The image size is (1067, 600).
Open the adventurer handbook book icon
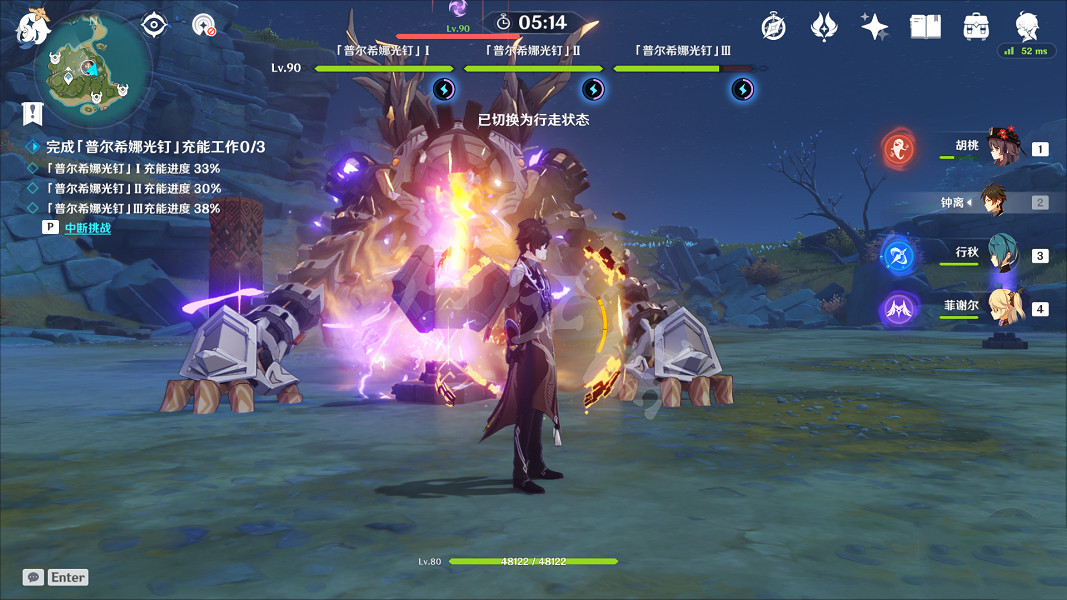coord(925,27)
